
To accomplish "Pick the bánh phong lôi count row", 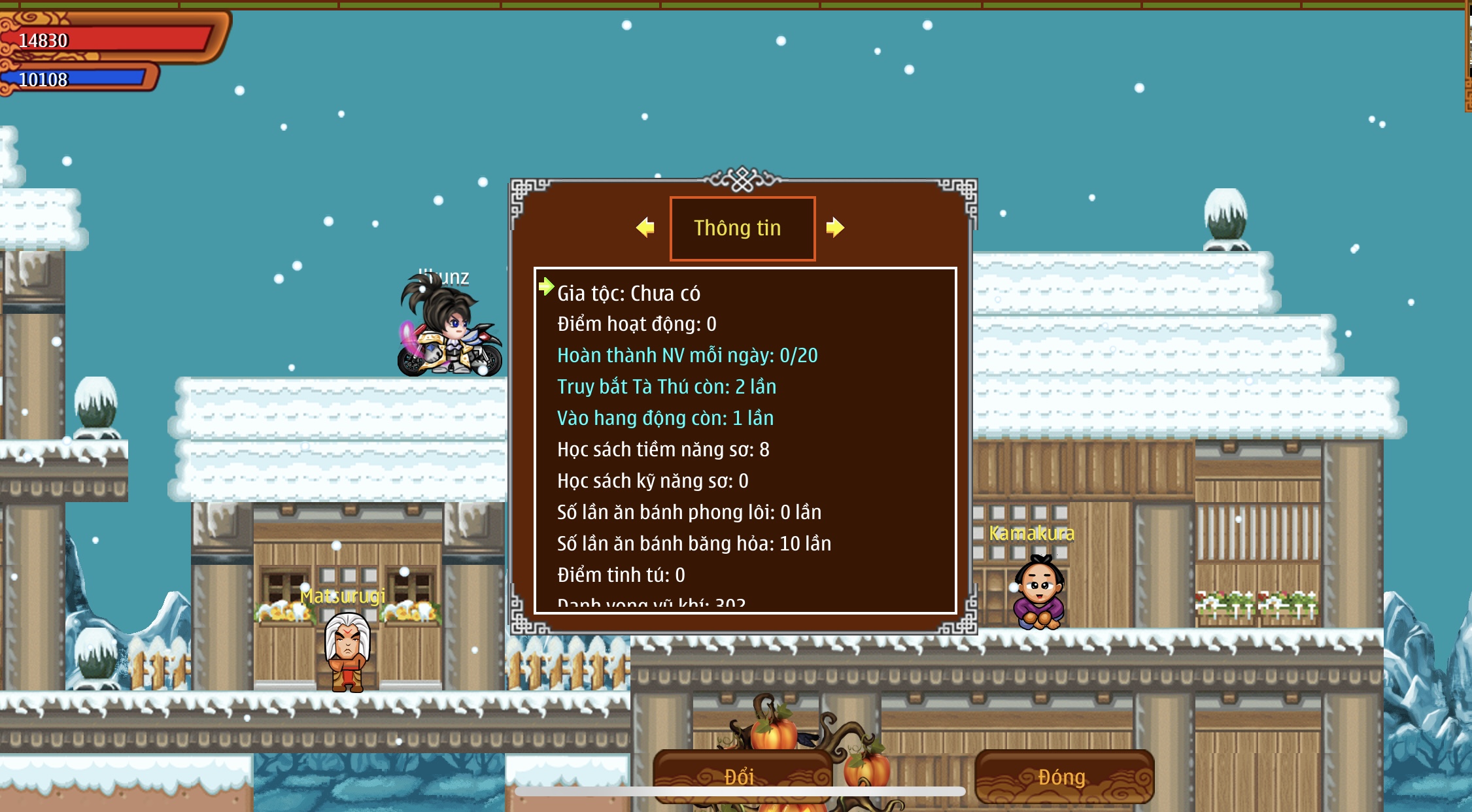I will click(689, 513).
